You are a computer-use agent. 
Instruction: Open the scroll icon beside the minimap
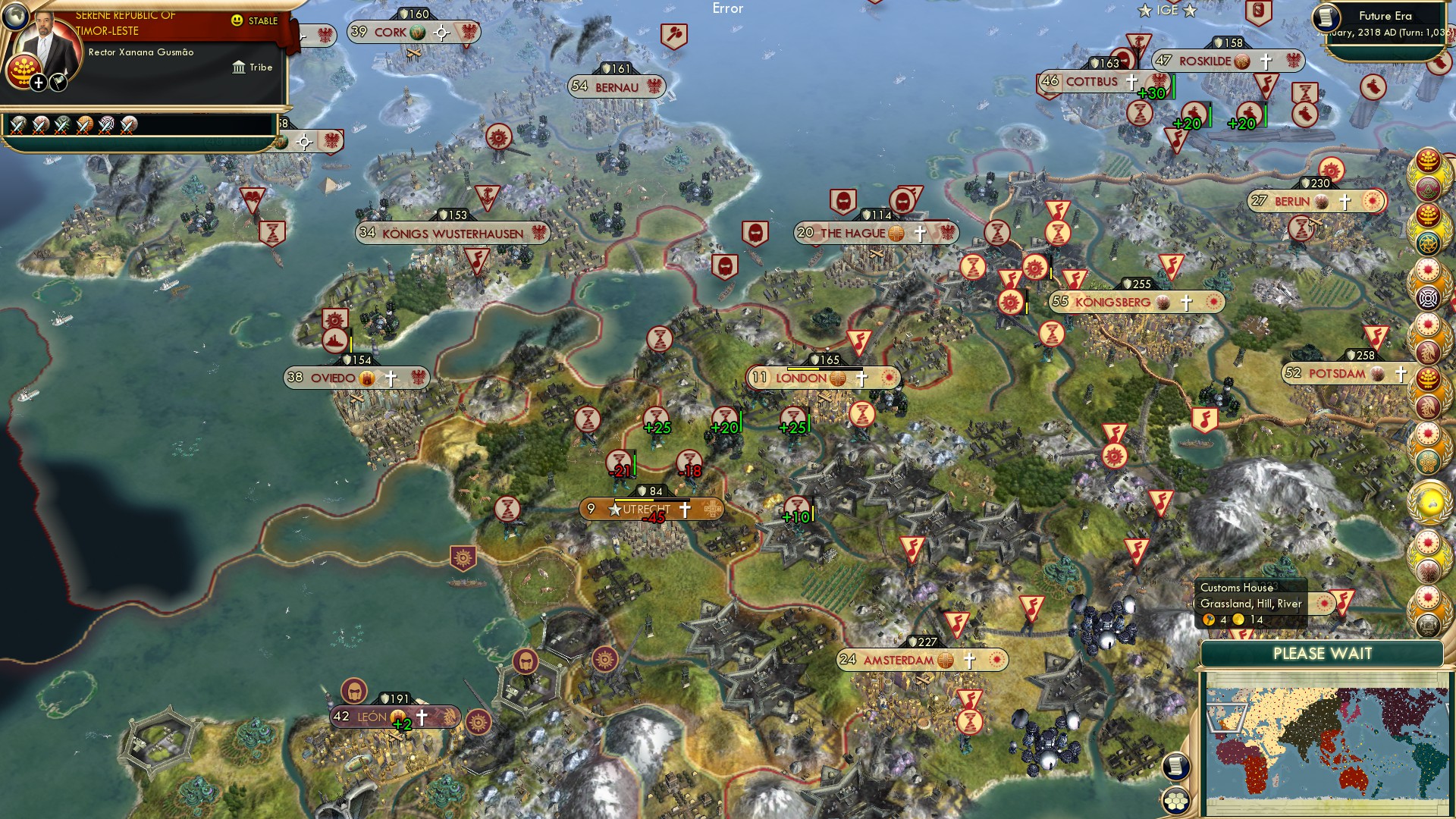1175,767
